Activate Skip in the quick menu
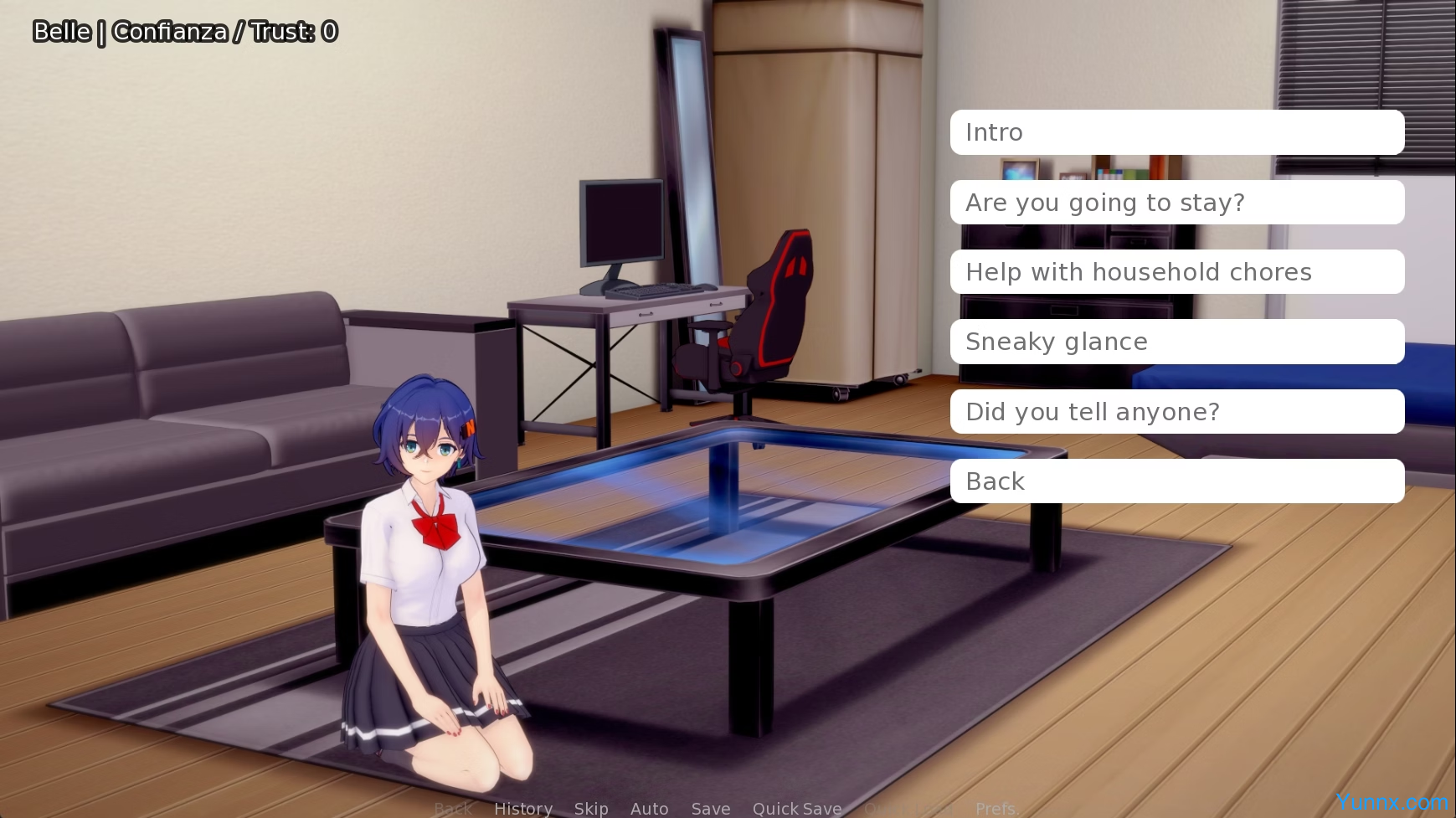 point(591,808)
